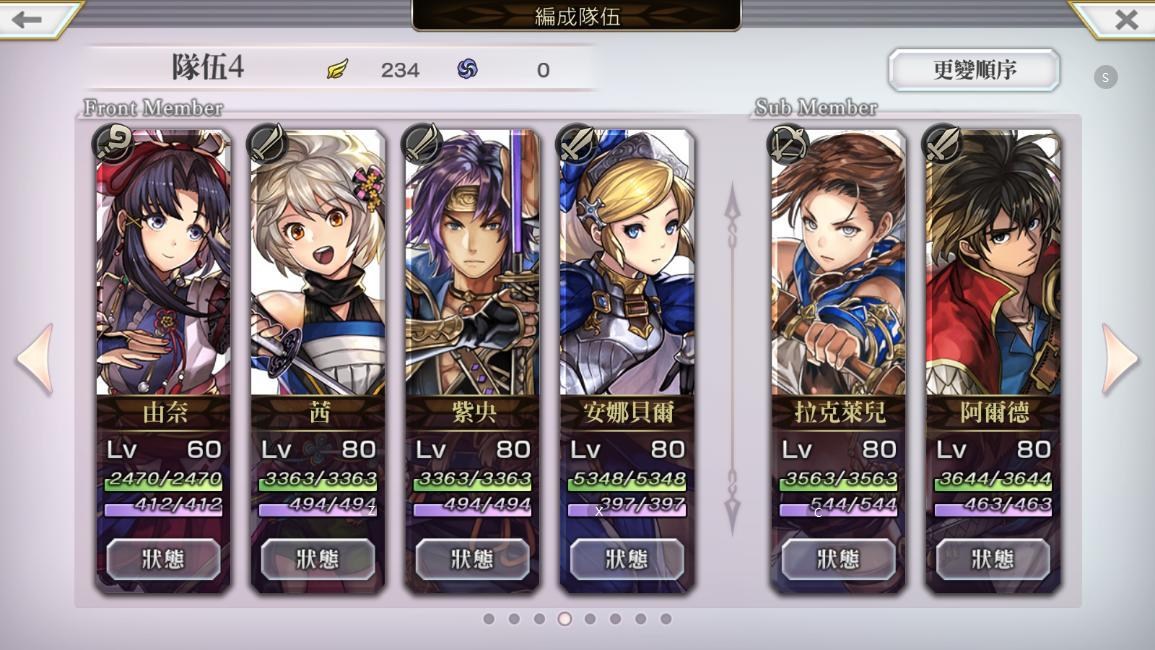This screenshot has width=1155, height=650.
Task: Show 狀態 status for 紫央
Action: pyautogui.click(x=472, y=559)
